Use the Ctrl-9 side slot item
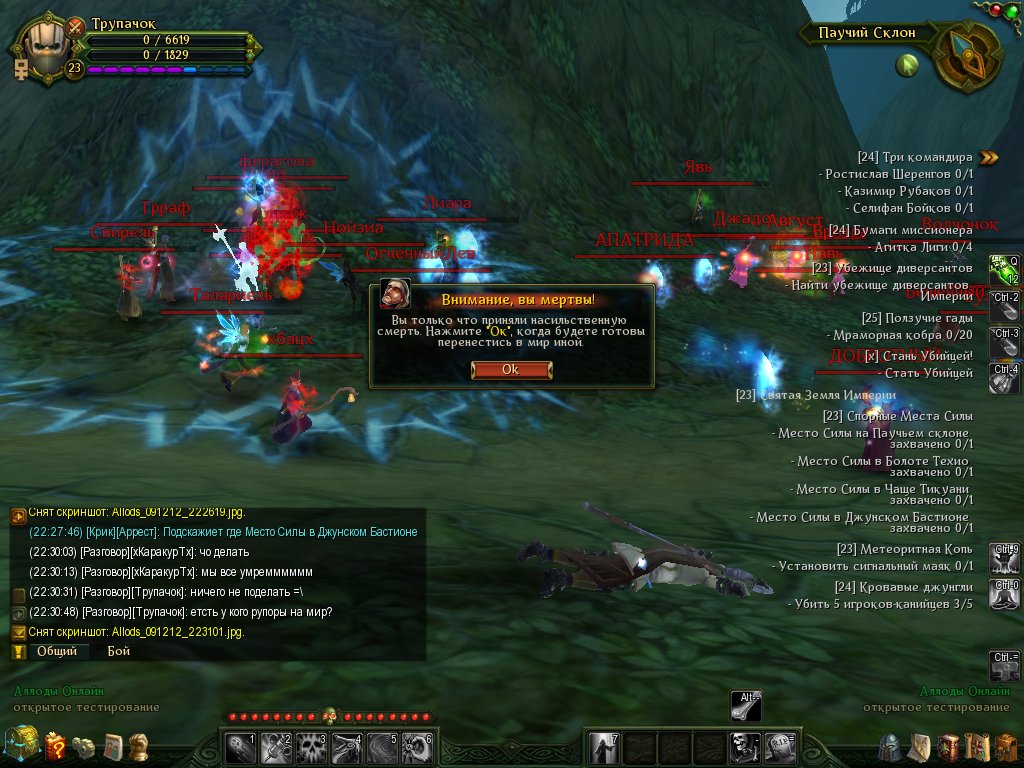This screenshot has height=768, width=1024. coord(1004,555)
